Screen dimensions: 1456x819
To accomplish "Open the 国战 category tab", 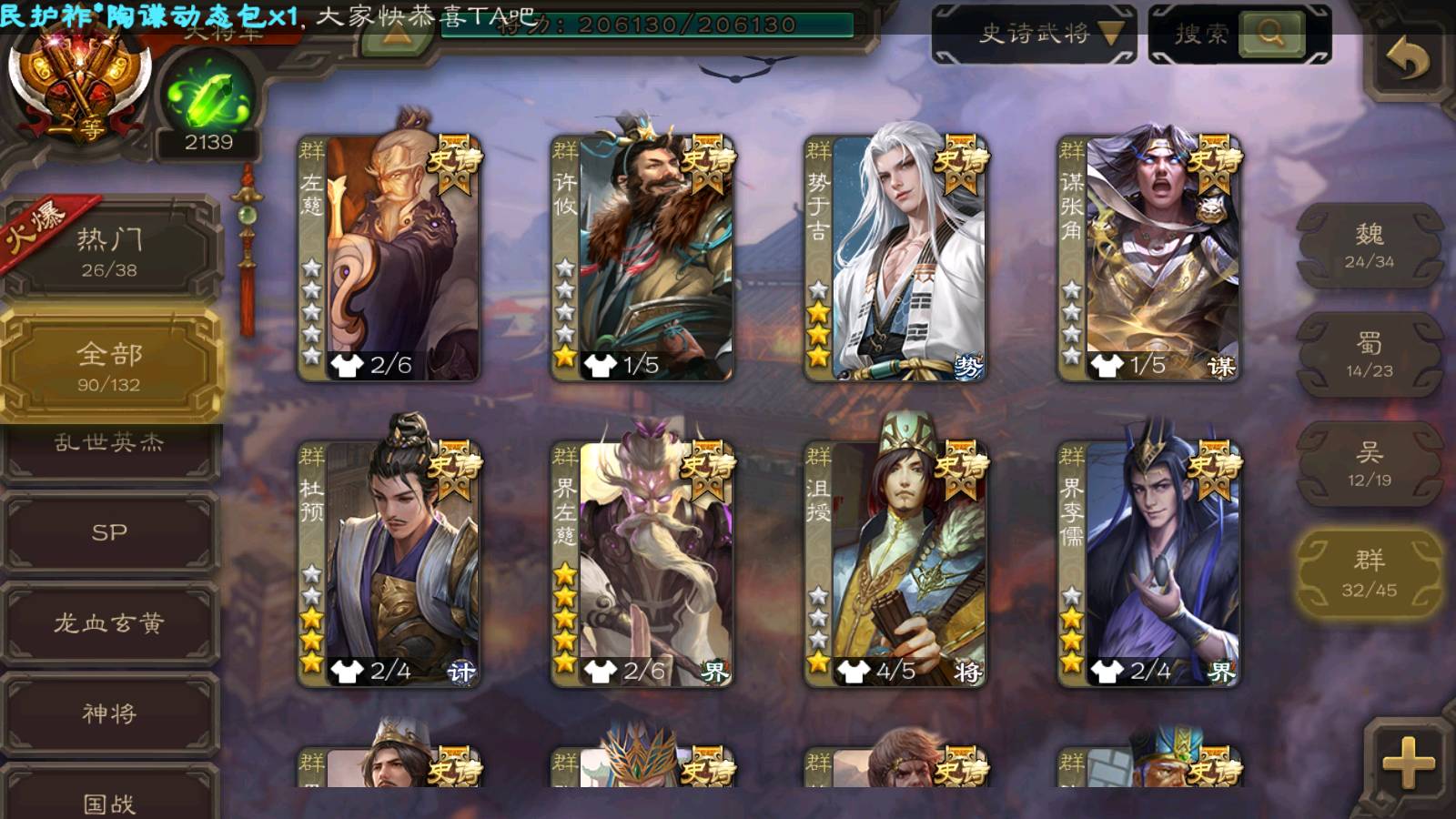I will pyautogui.click(x=109, y=799).
